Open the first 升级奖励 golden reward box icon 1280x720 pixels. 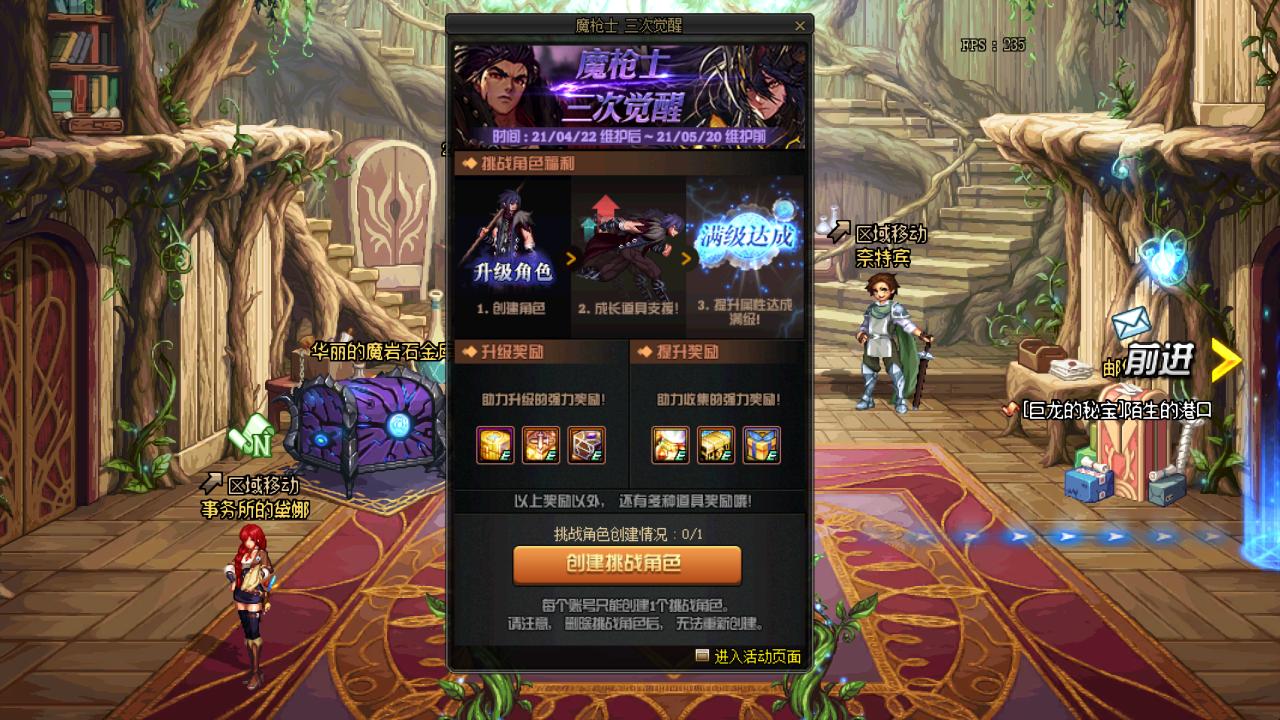(496, 447)
